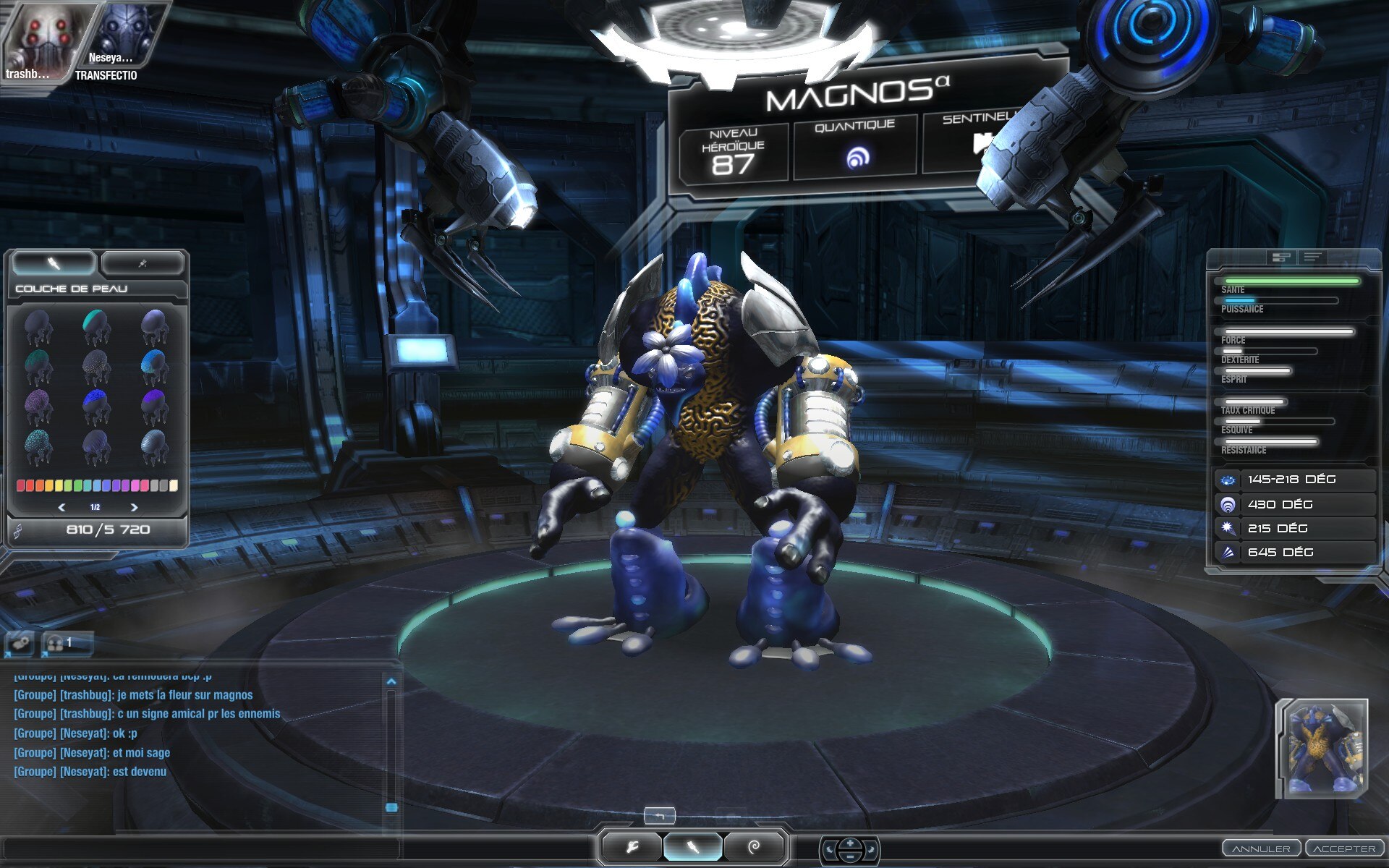Image resolution: width=1389 pixels, height=868 pixels.
Task: Switch to the paintbrush paint mode tab
Action: (692, 847)
